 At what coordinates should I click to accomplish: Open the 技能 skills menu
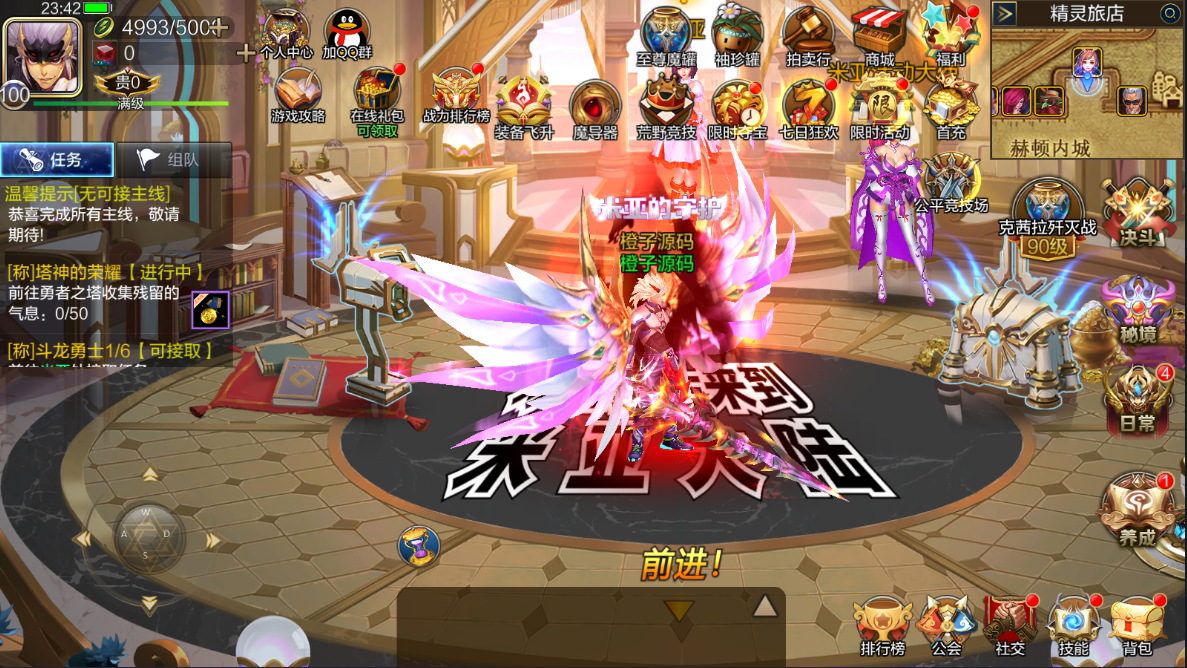[1074, 625]
